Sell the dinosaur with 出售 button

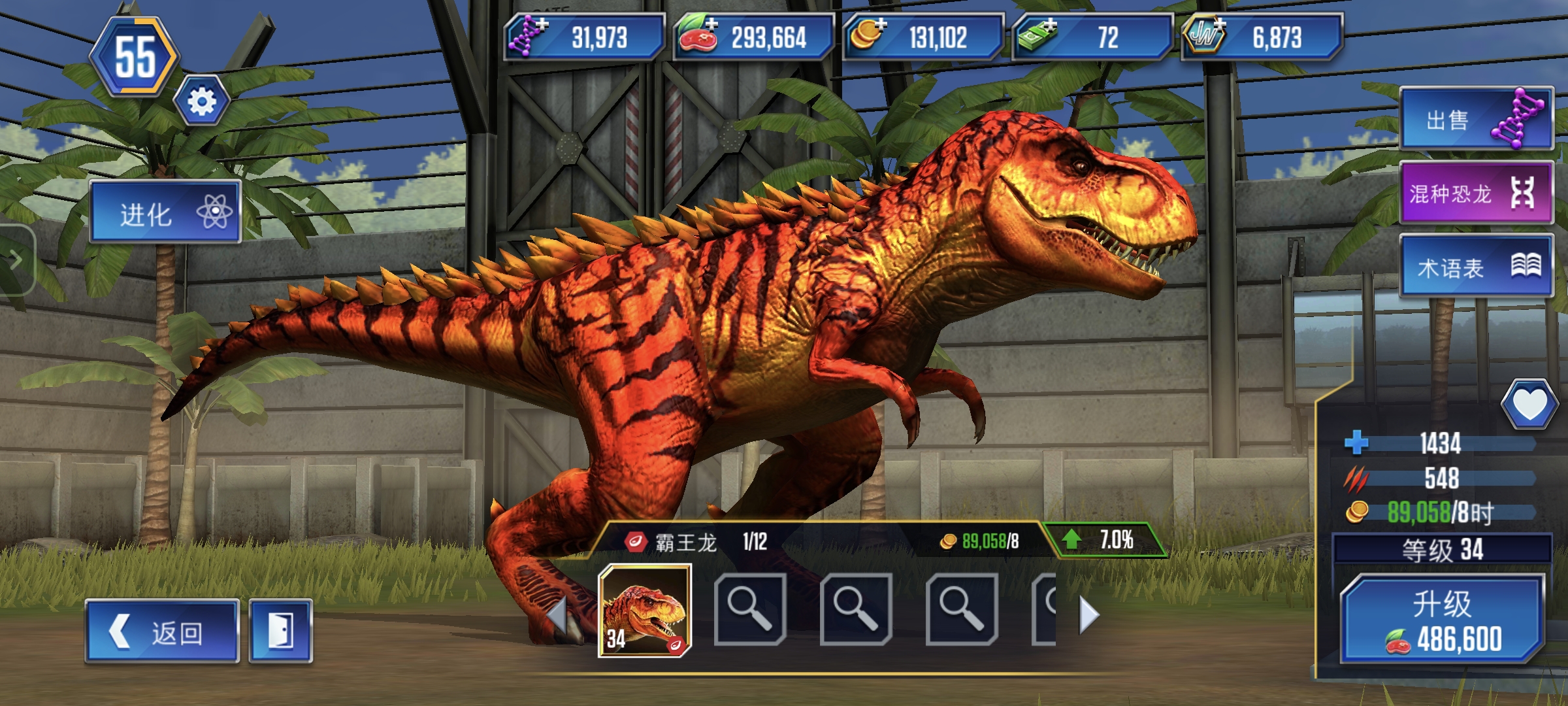[1476, 120]
